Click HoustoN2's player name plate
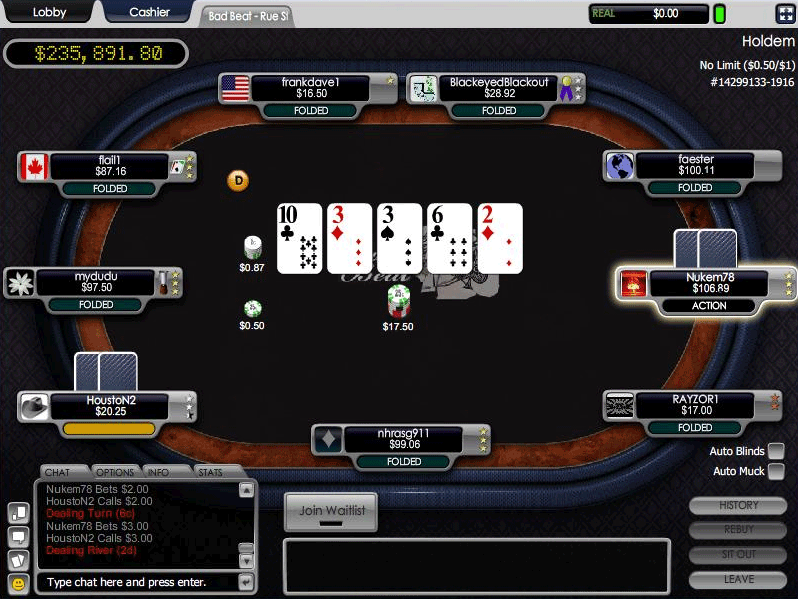This screenshot has width=798, height=599. click(110, 405)
